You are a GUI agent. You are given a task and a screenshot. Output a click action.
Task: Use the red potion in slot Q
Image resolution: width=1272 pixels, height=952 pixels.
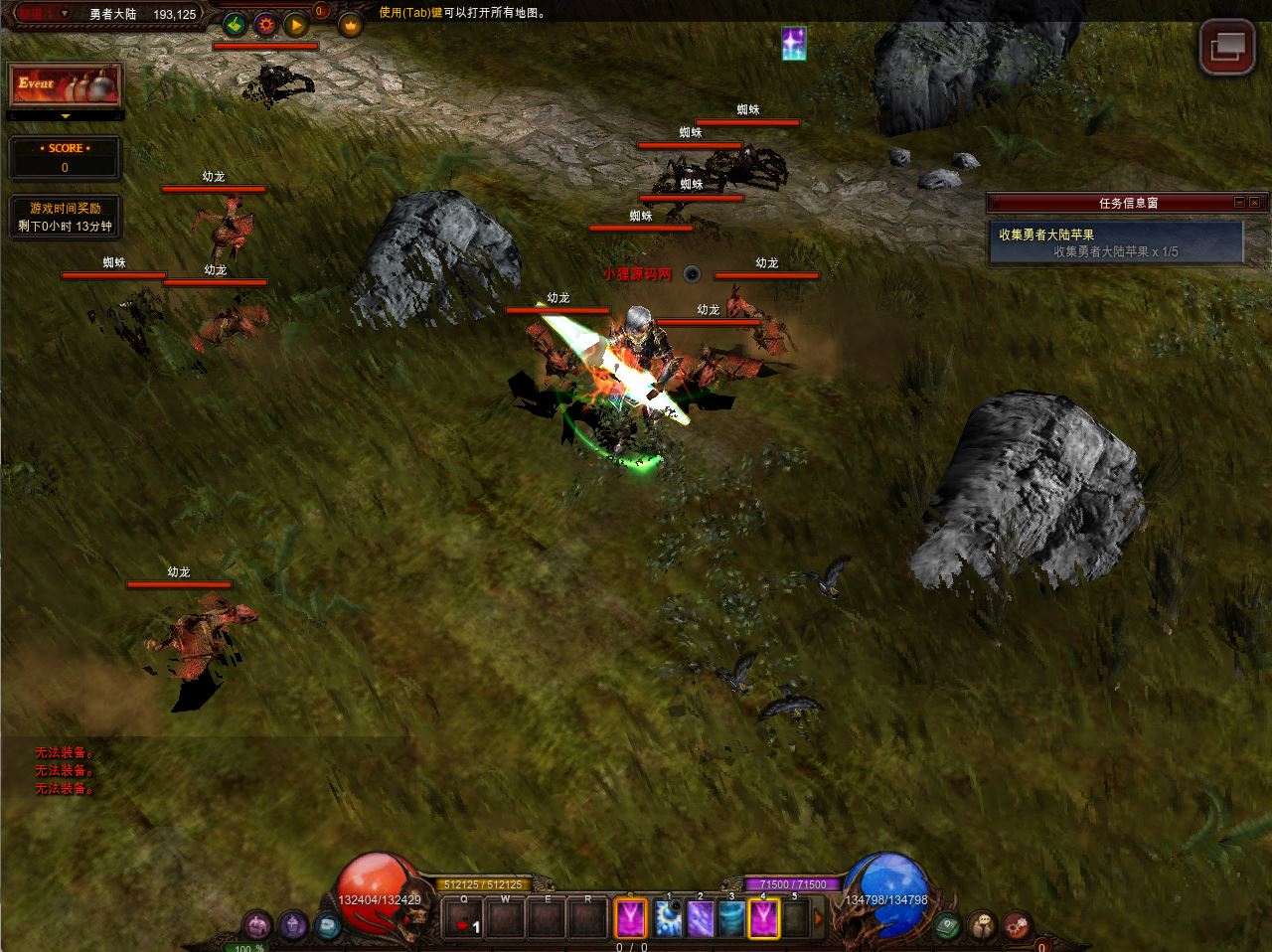(463, 920)
